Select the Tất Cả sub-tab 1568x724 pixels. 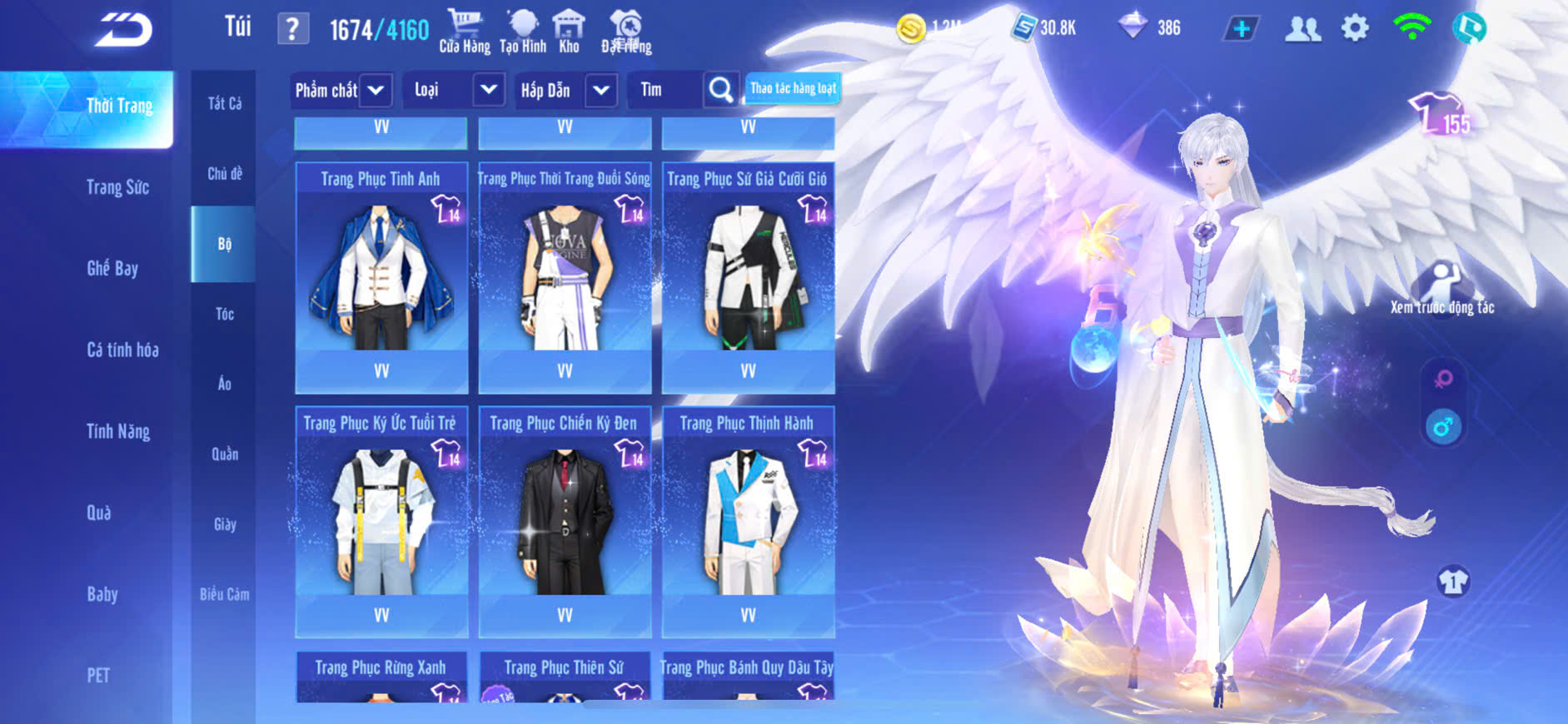(224, 103)
